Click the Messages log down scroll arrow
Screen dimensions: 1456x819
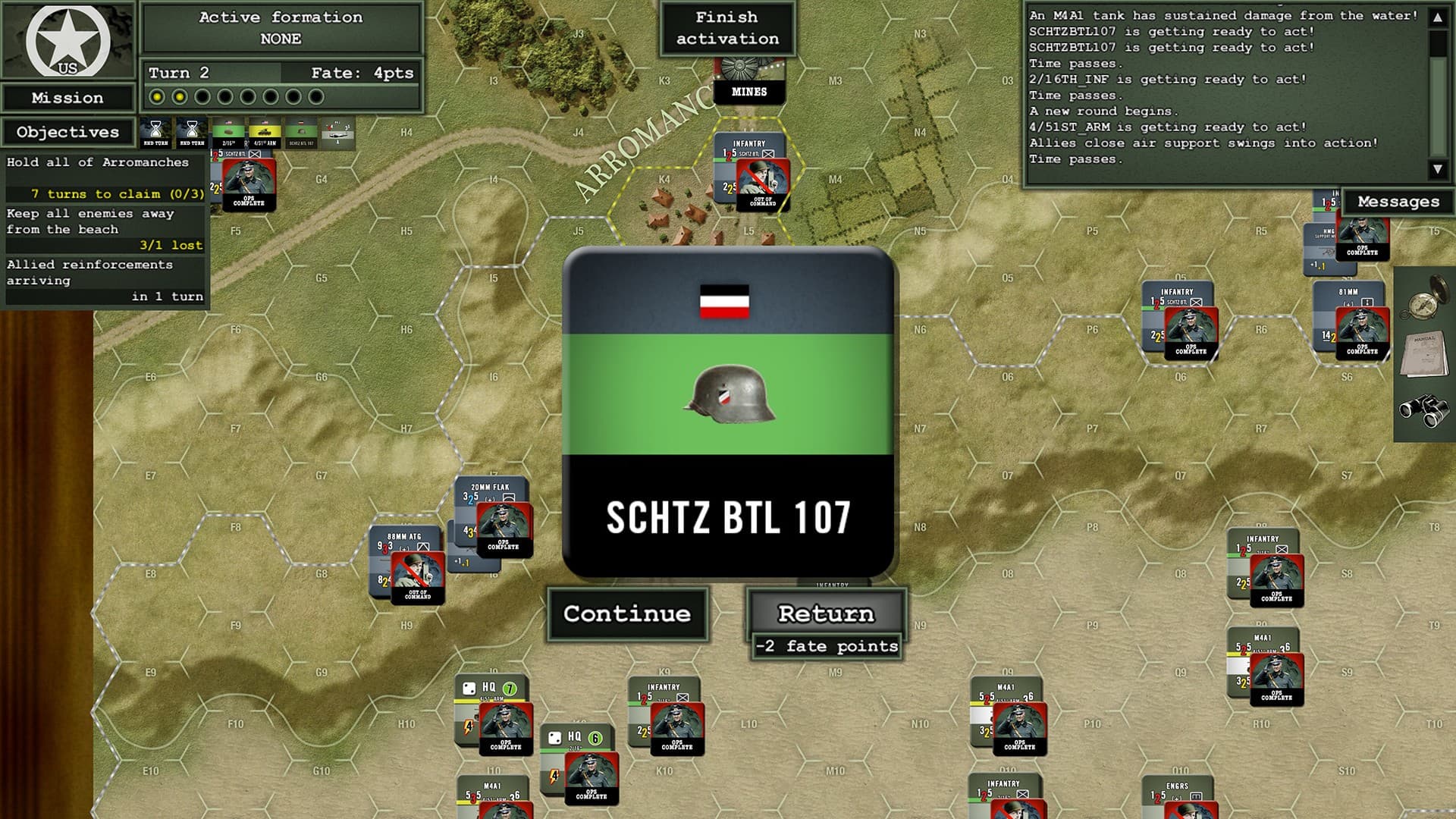coord(1438,168)
